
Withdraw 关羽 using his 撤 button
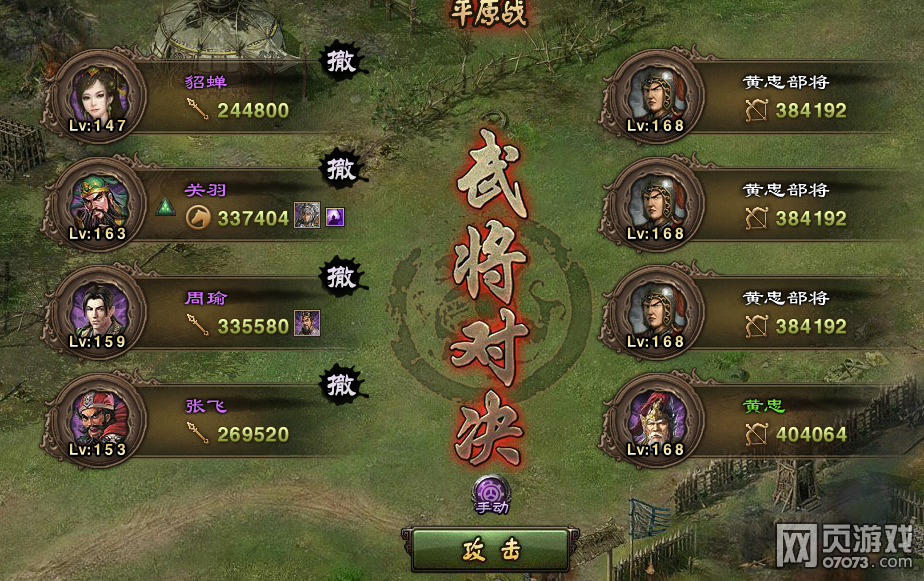tap(341, 169)
